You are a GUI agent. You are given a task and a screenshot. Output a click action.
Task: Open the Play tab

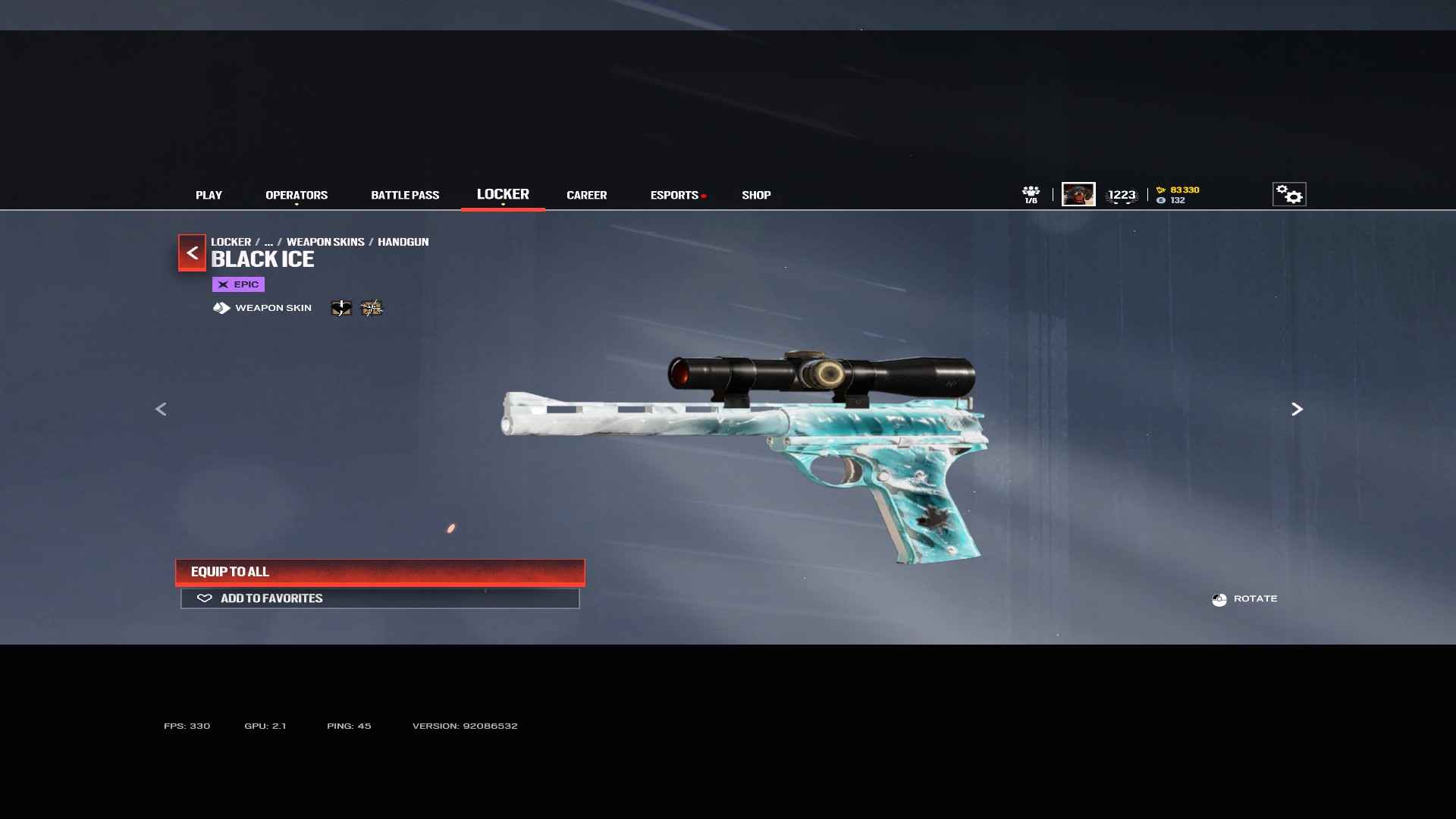point(209,195)
